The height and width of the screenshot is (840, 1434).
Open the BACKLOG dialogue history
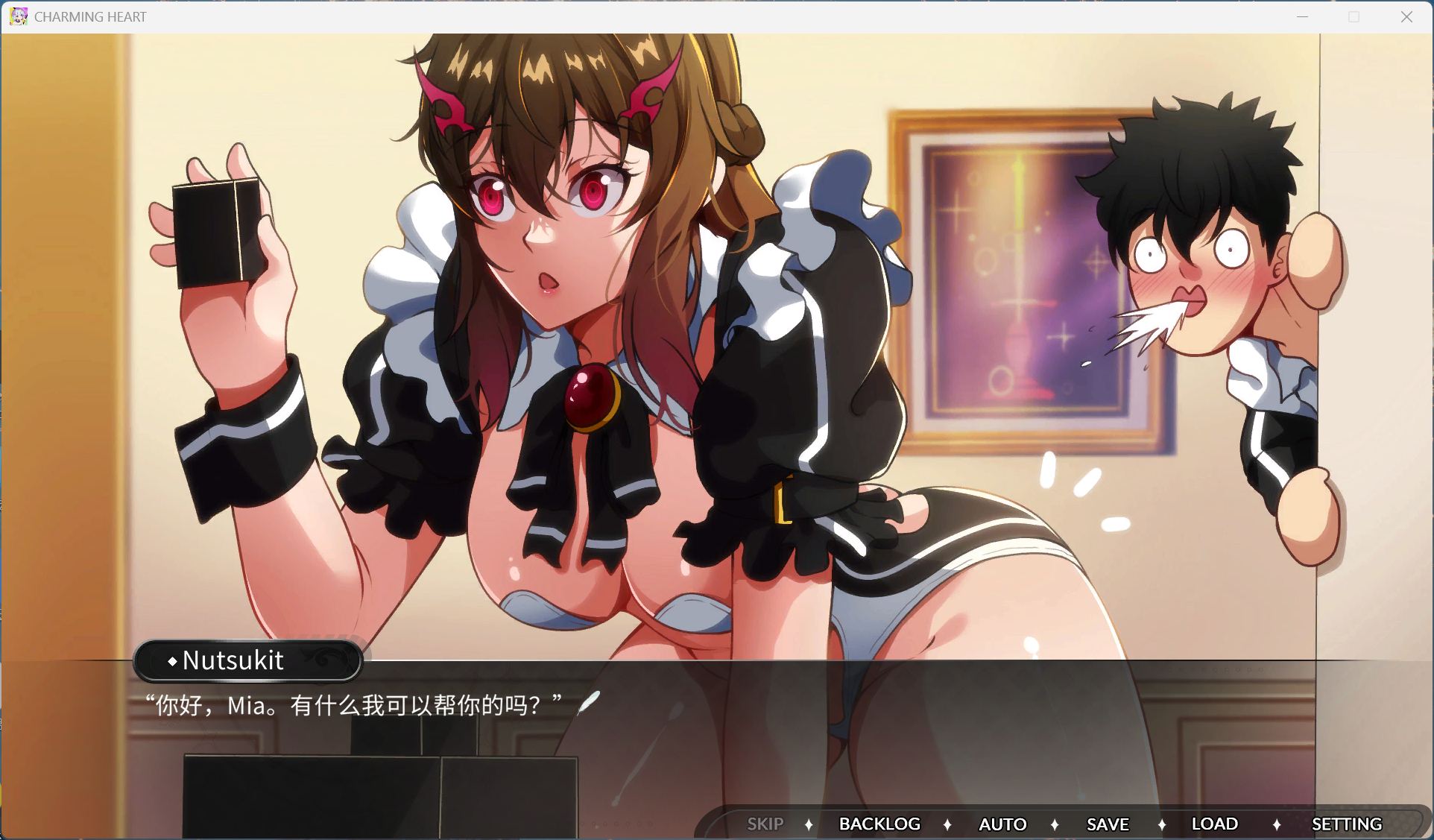[880, 824]
